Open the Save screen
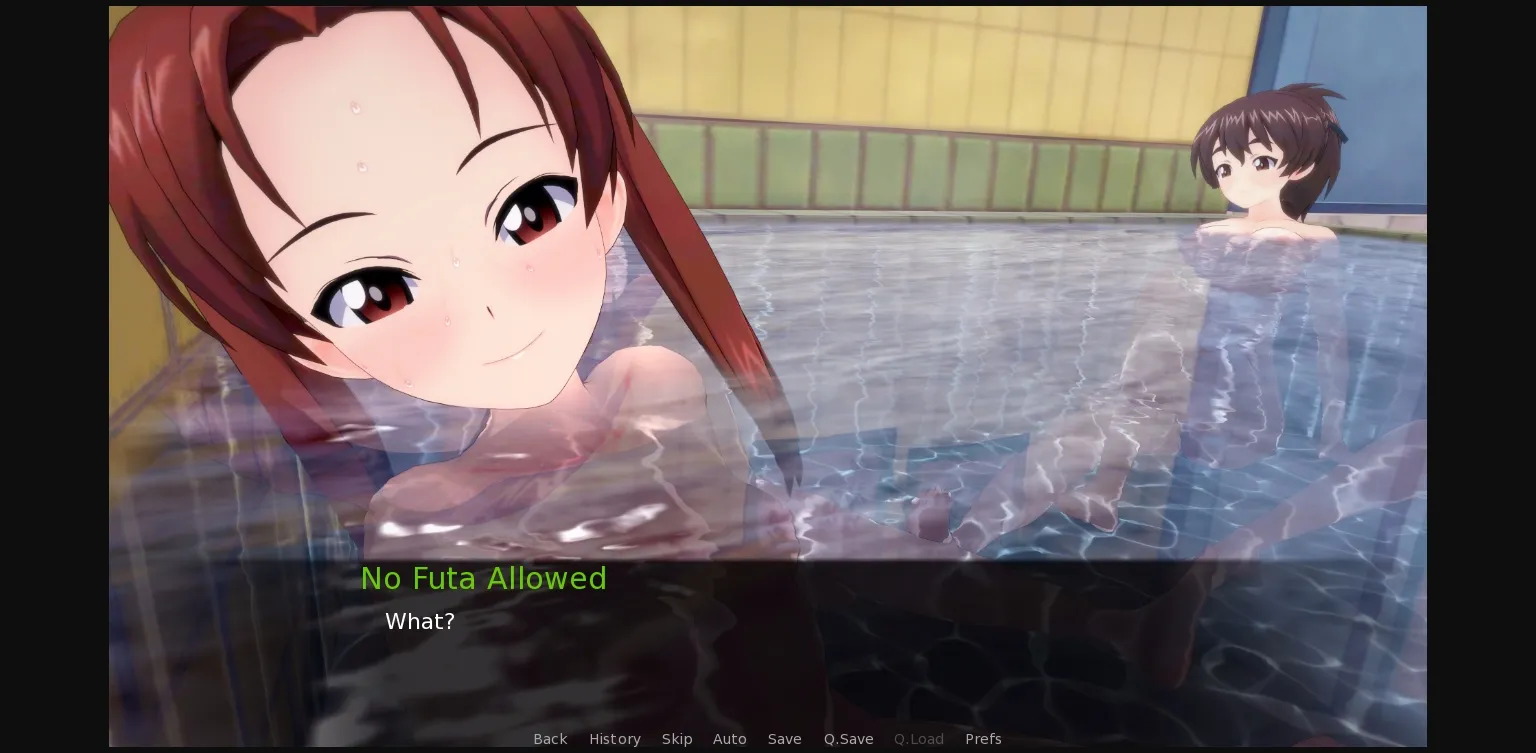Viewport: 1536px width, 753px height. (785, 739)
